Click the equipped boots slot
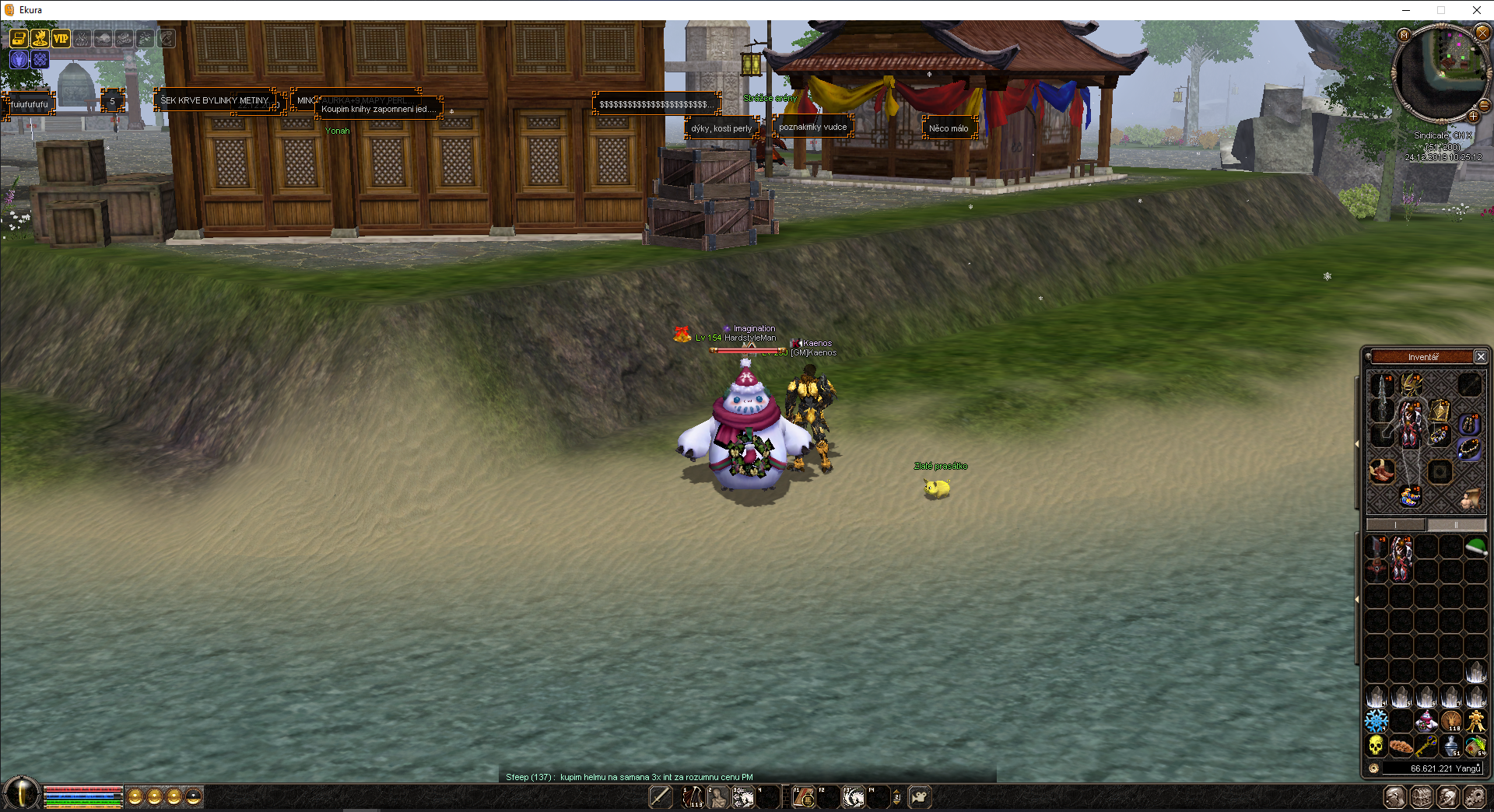Screen dimensions: 1494x812 coord(1382,471)
